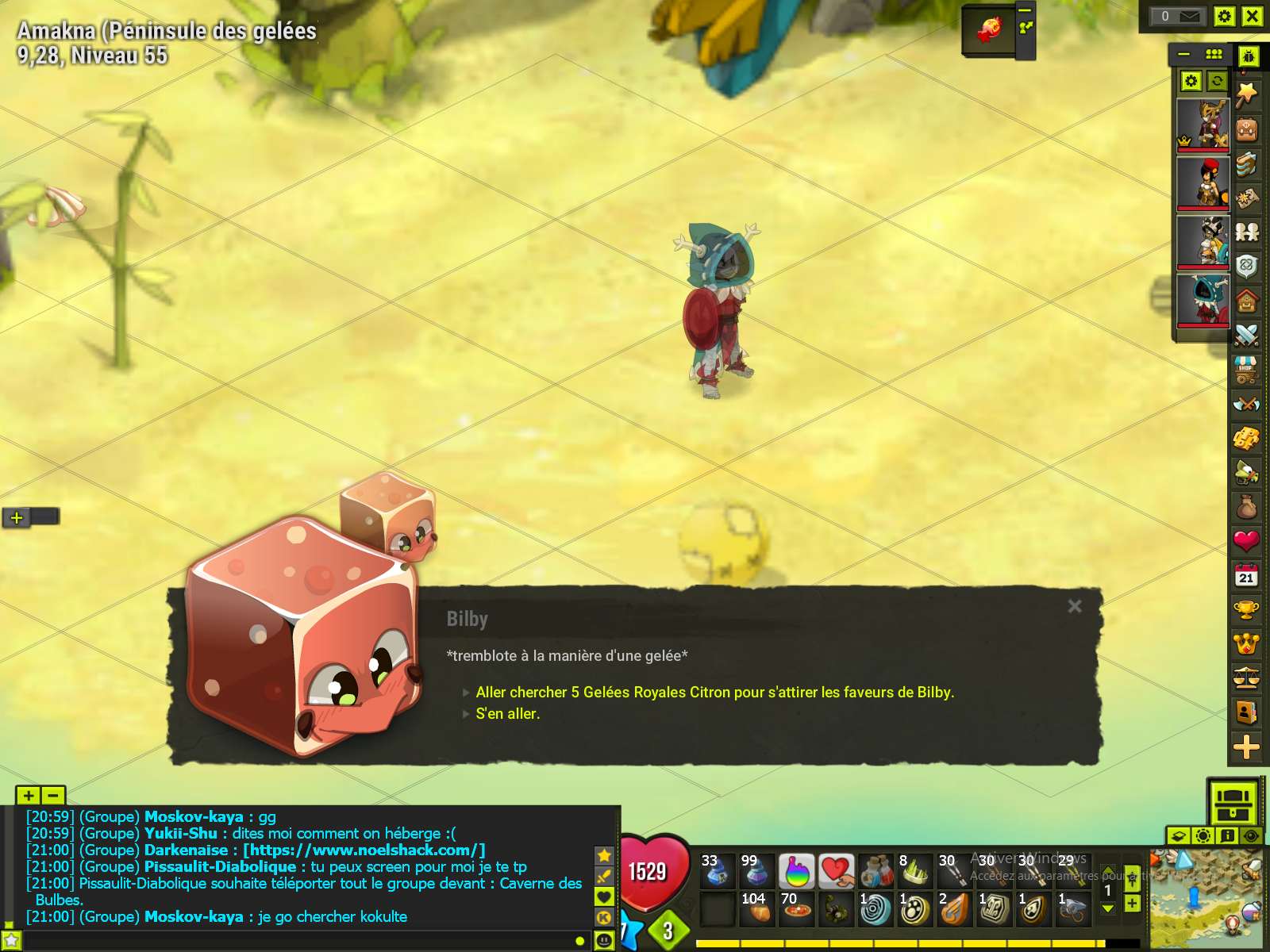Click the minimap in the corner

coord(1206,900)
